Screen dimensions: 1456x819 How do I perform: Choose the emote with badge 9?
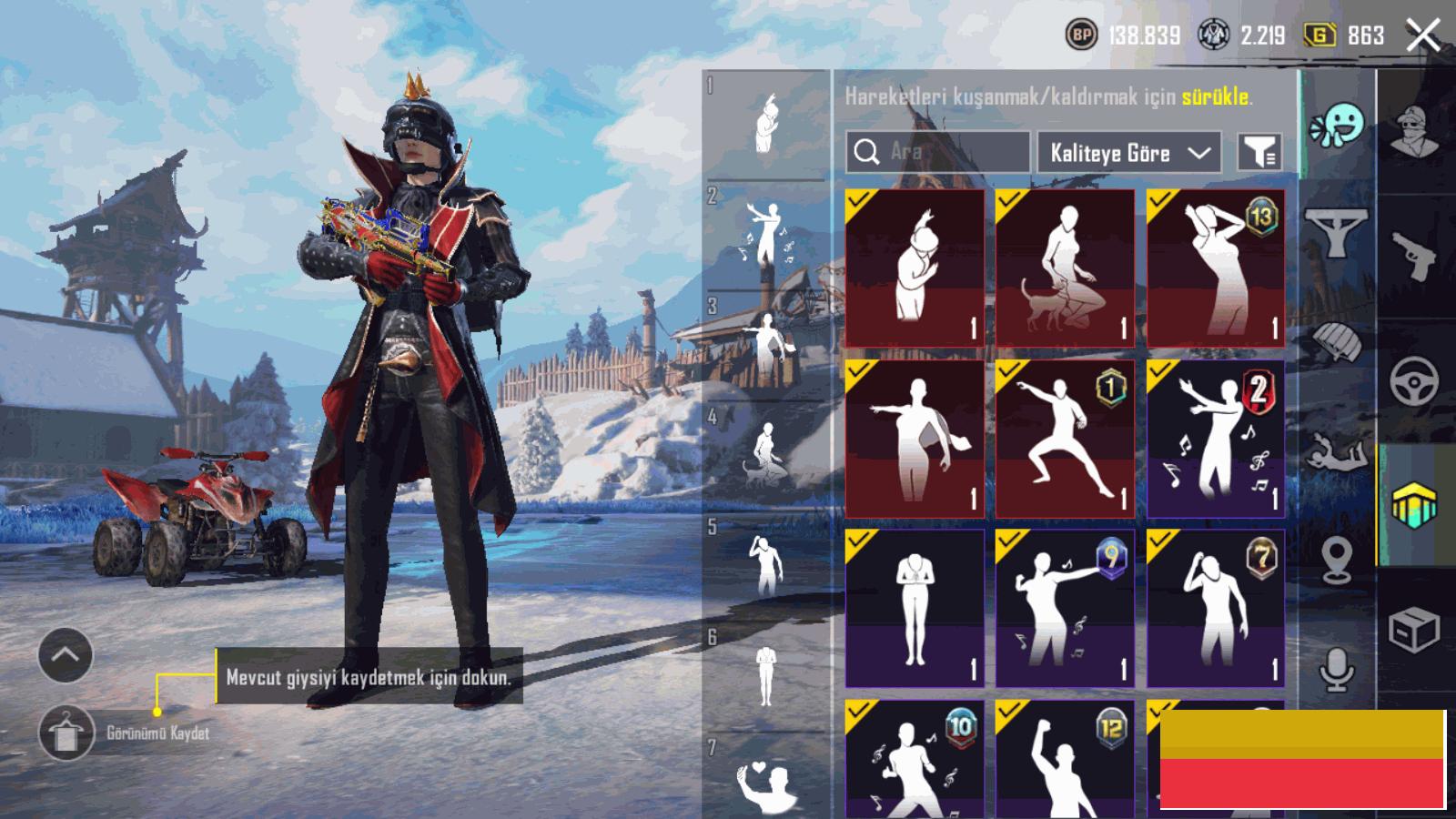[1065, 609]
